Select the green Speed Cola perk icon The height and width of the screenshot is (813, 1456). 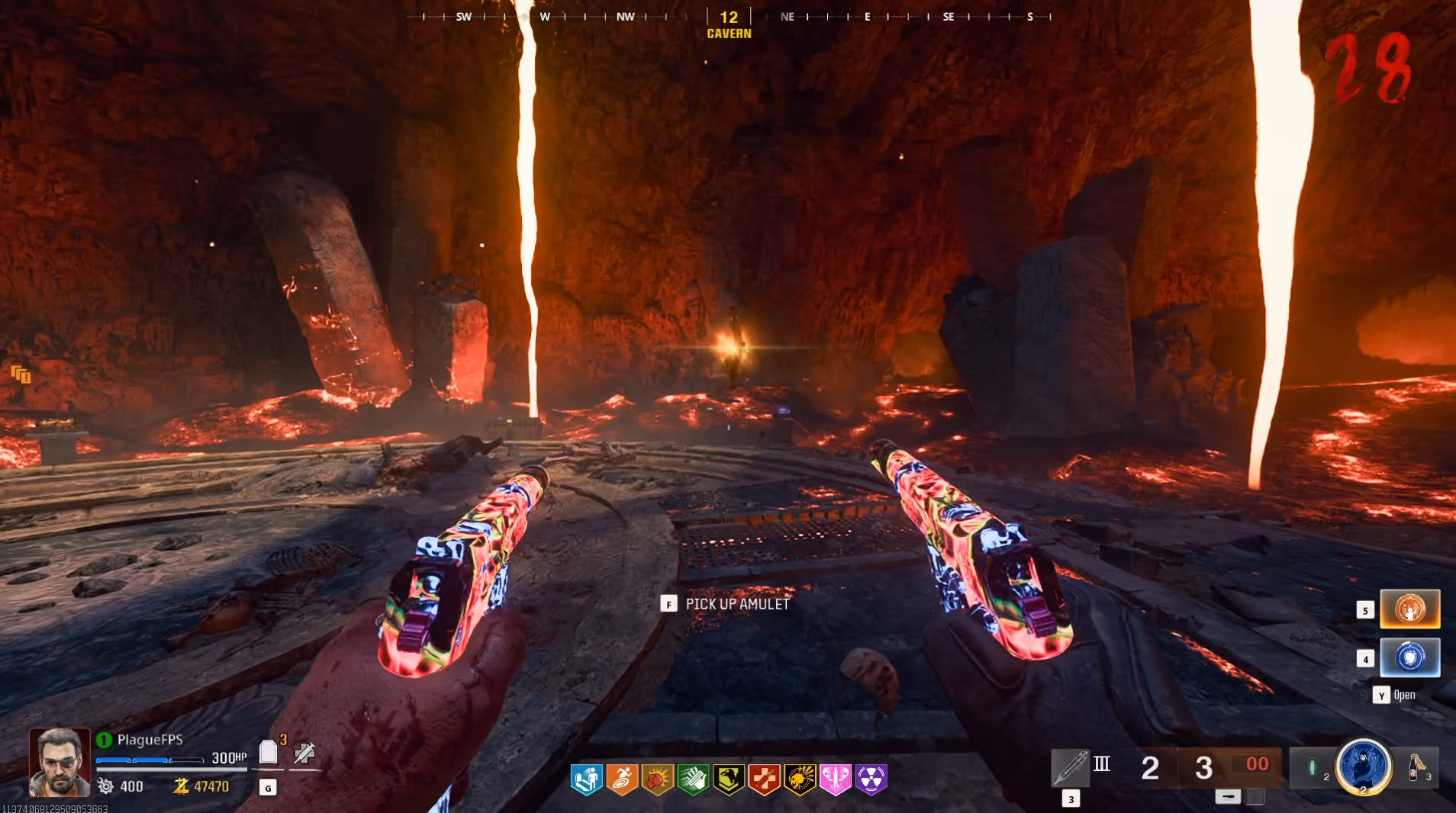click(693, 779)
